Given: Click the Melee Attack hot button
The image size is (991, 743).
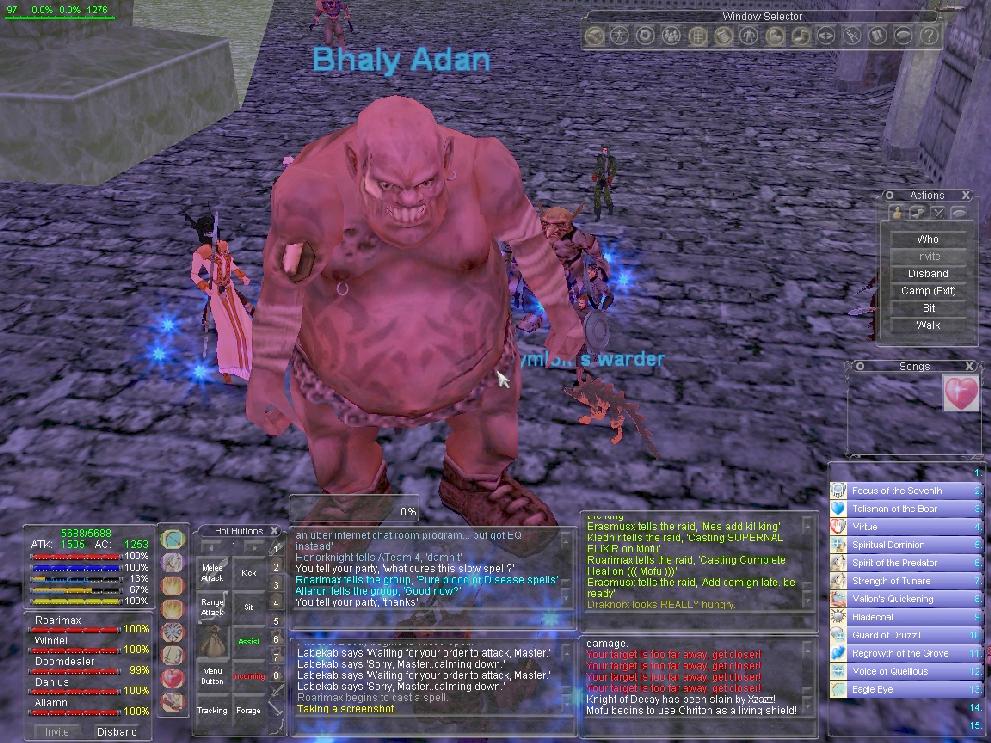Looking at the screenshot, I should tap(213, 574).
